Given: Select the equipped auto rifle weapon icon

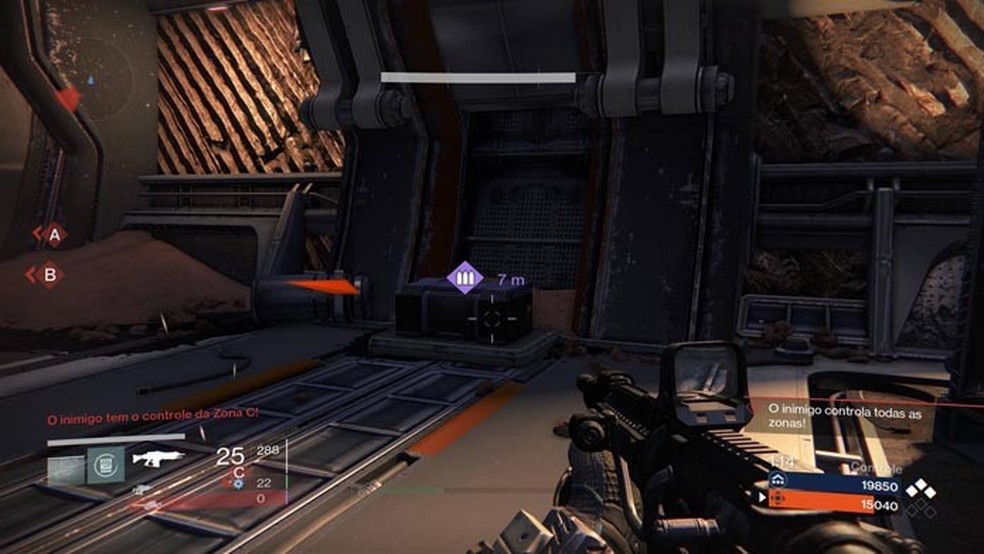Looking at the screenshot, I should pyautogui.click(x=160, y=460).
